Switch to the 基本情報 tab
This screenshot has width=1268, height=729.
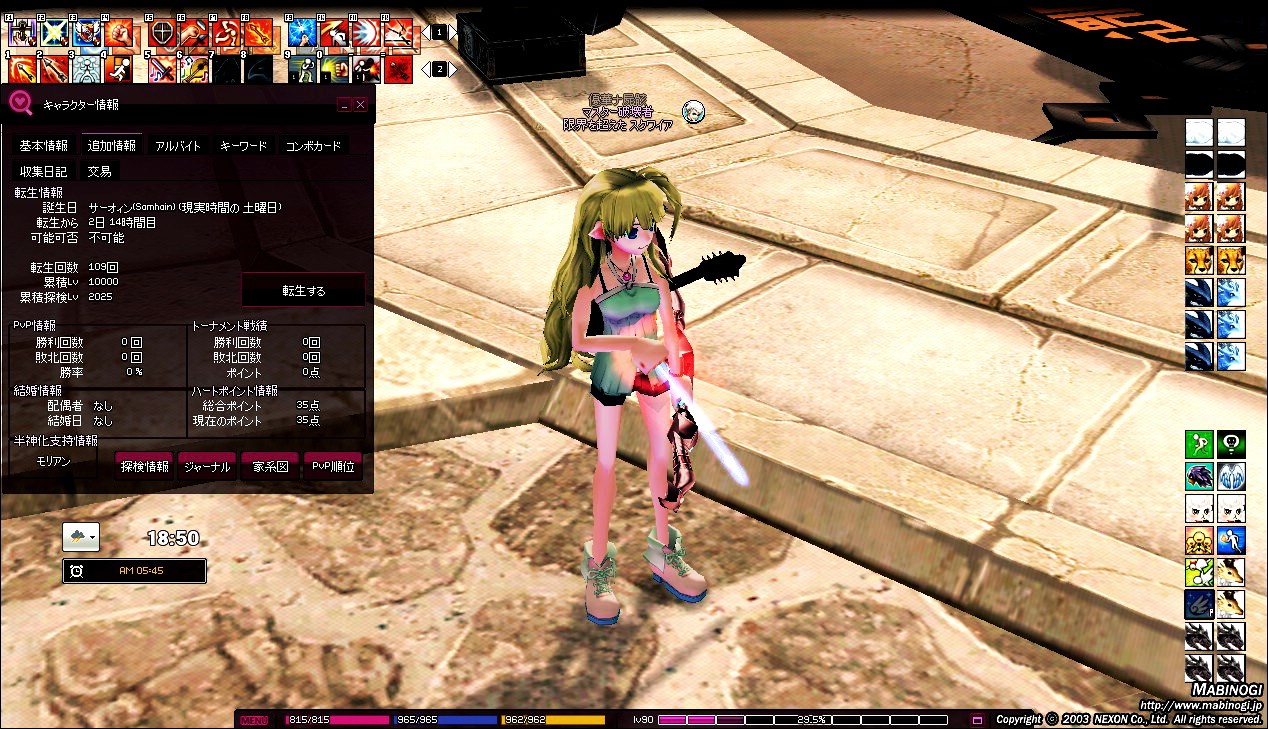[44, 146]
